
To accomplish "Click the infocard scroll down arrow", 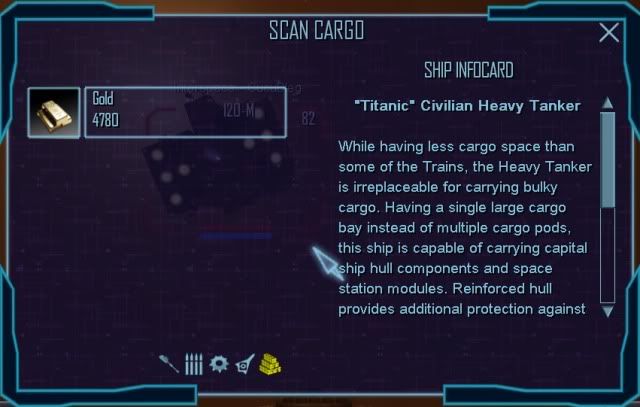I will pos(607,311).
